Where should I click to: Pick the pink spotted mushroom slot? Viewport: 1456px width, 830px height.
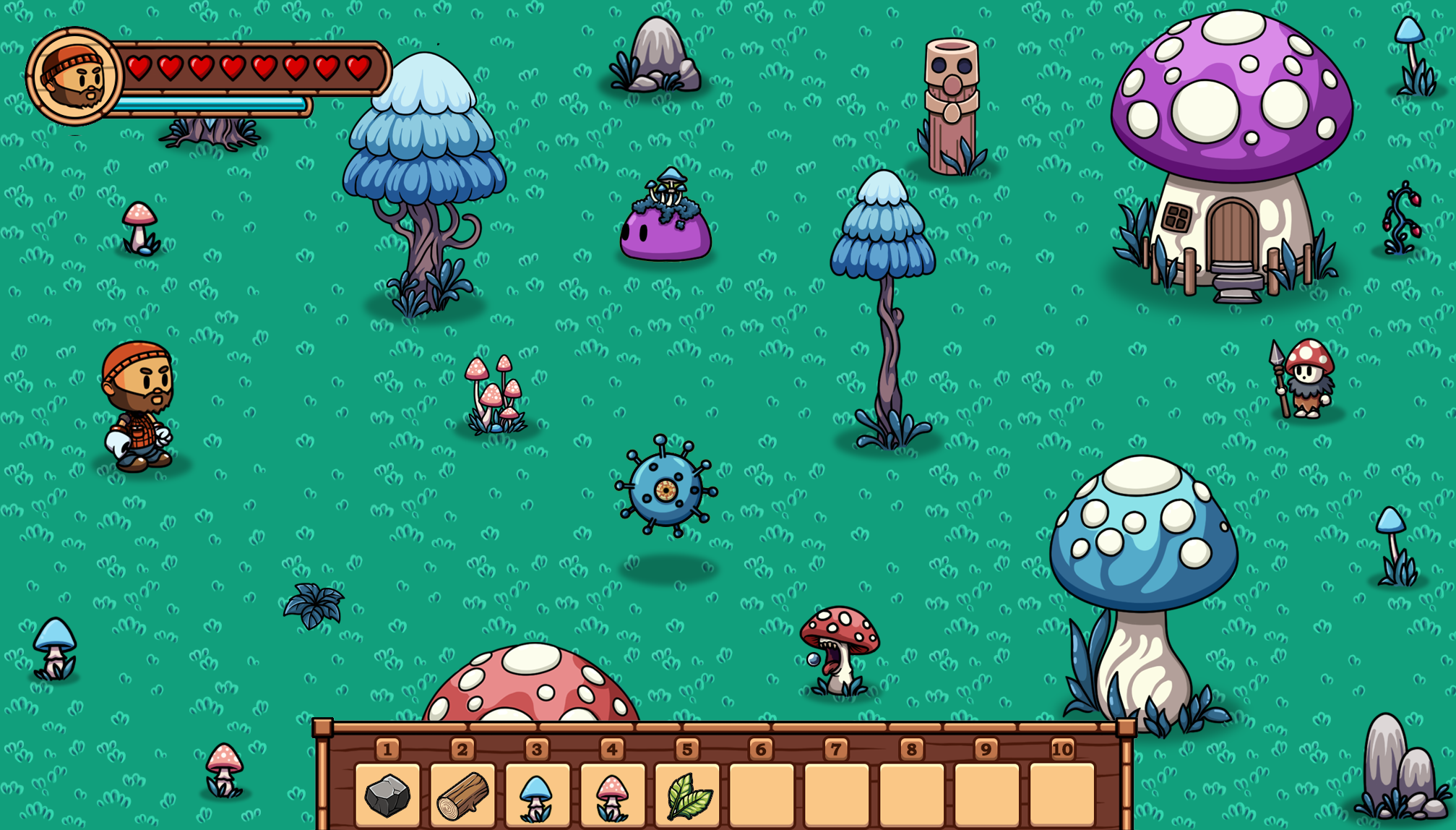tap(612, 795)
